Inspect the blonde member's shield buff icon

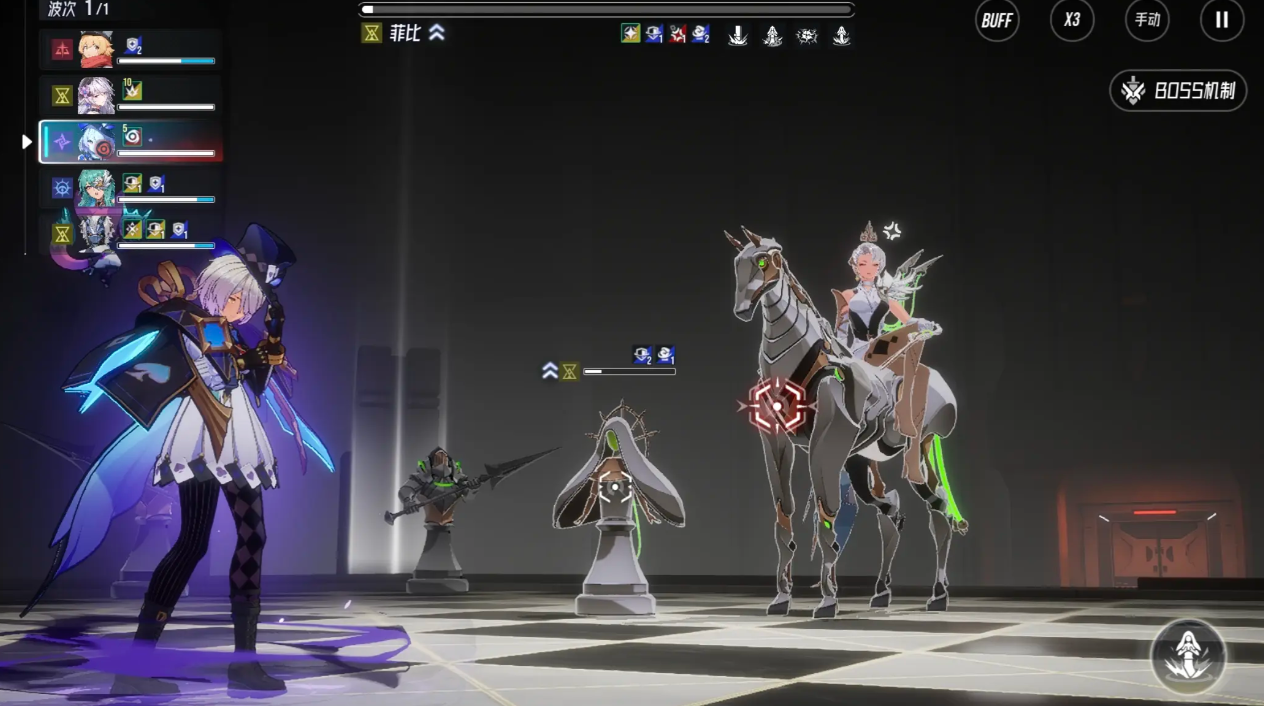click(133, 45)
